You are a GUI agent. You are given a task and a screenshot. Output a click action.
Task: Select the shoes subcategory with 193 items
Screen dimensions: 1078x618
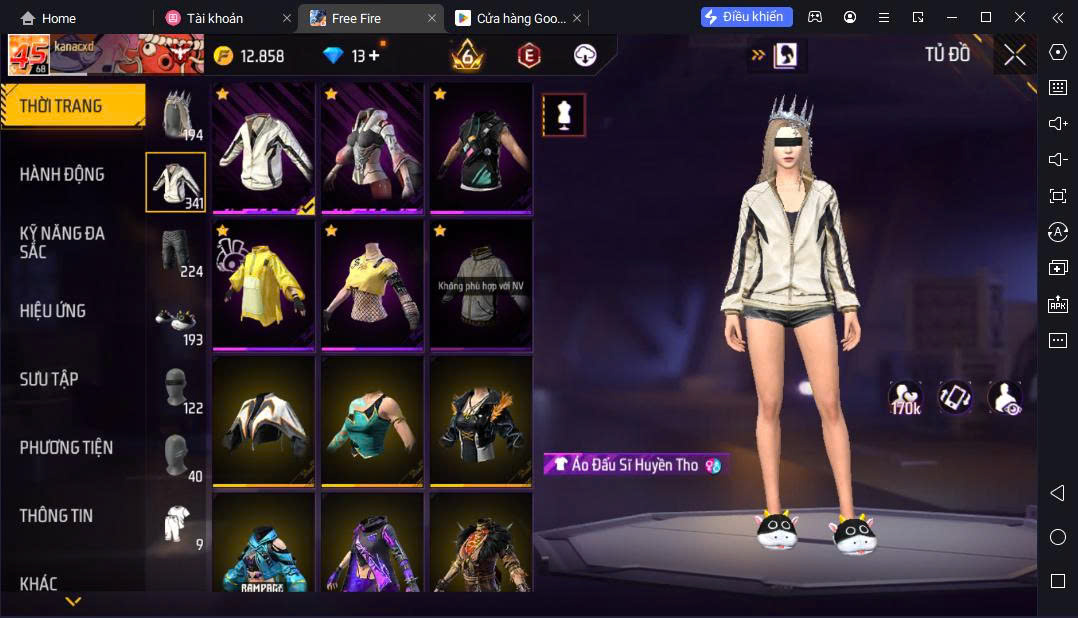click(176, 321)
